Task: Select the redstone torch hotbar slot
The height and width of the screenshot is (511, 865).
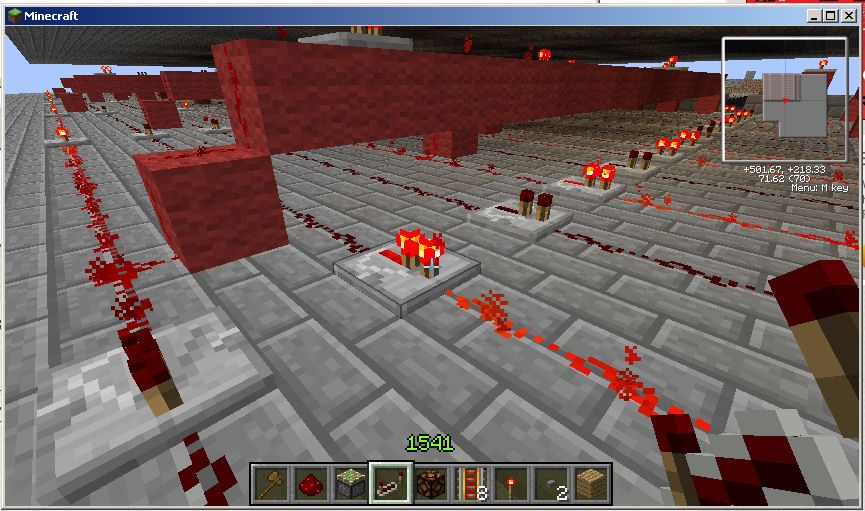Action: tap(511, 484)
